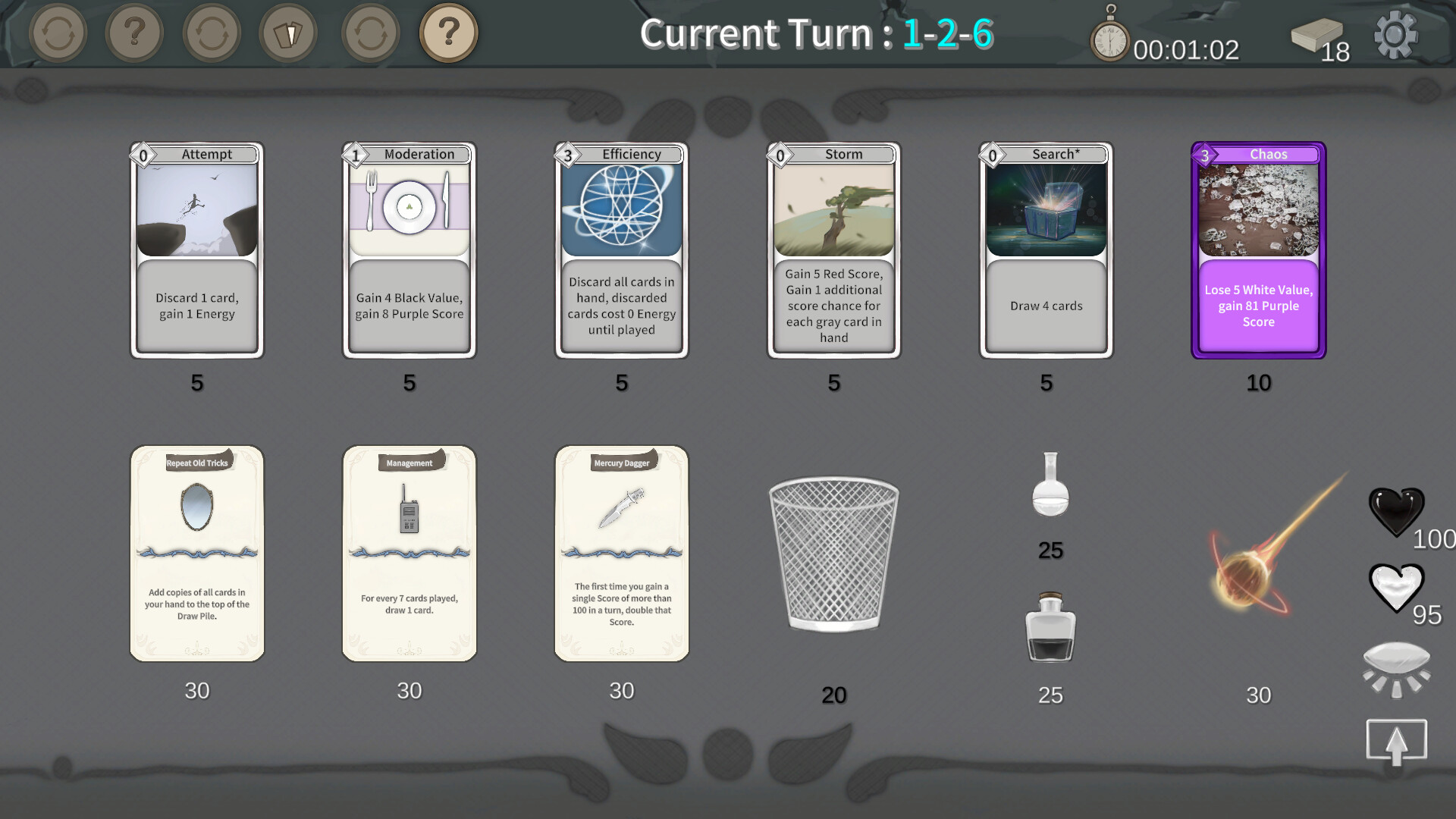
Task: Open the settings gear menu
Action: [x=1395, y=33]
